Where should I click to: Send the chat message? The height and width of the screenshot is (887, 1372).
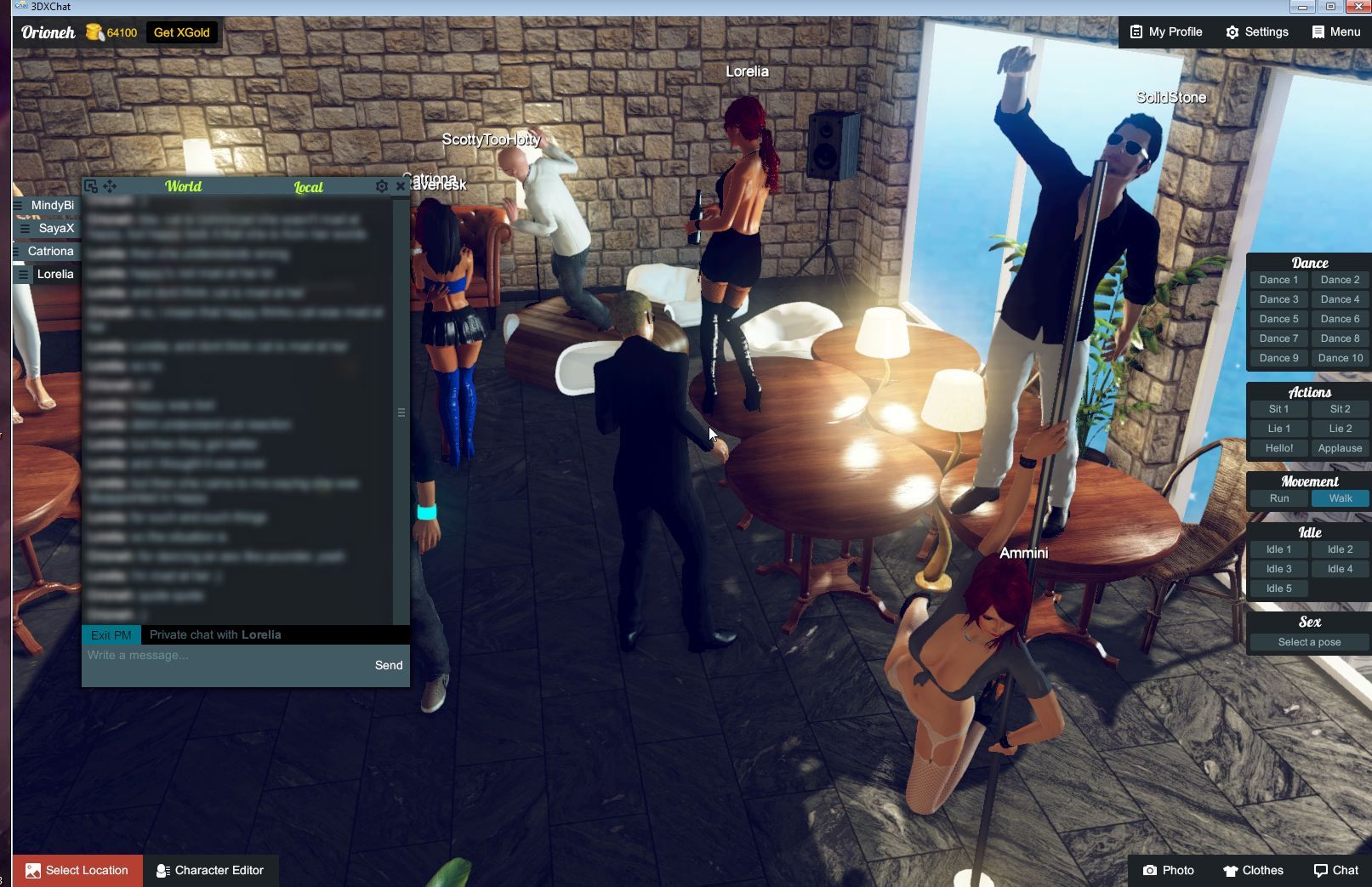[389, 665]
